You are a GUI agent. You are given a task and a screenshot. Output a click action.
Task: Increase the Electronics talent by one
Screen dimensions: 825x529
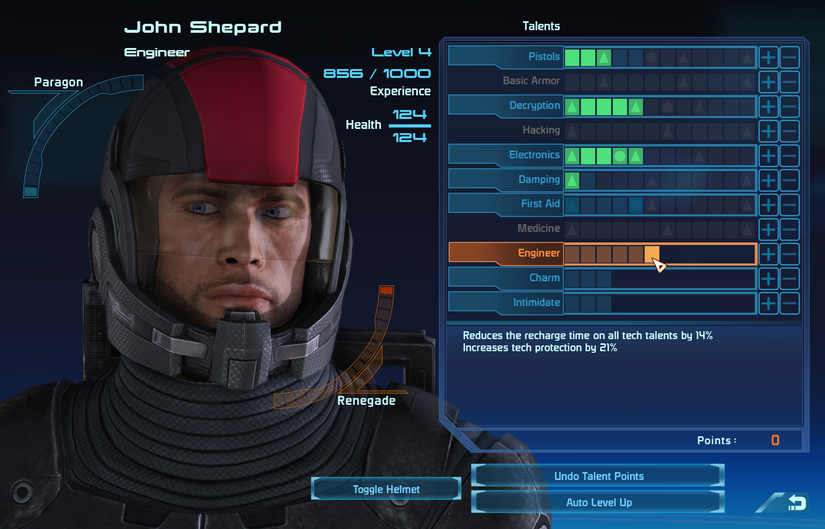click(768, 155)
